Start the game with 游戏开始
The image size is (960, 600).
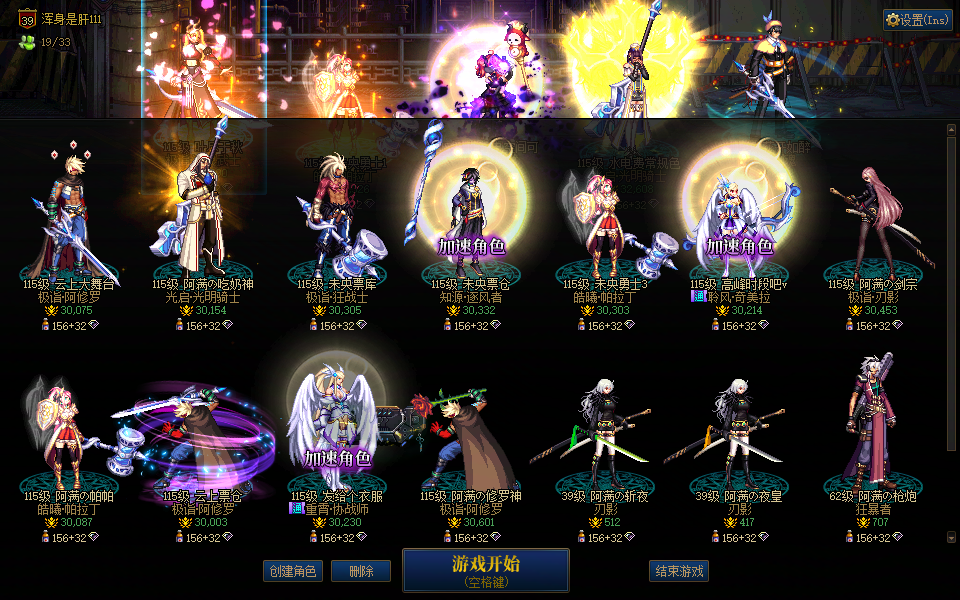tap(485, 570)
